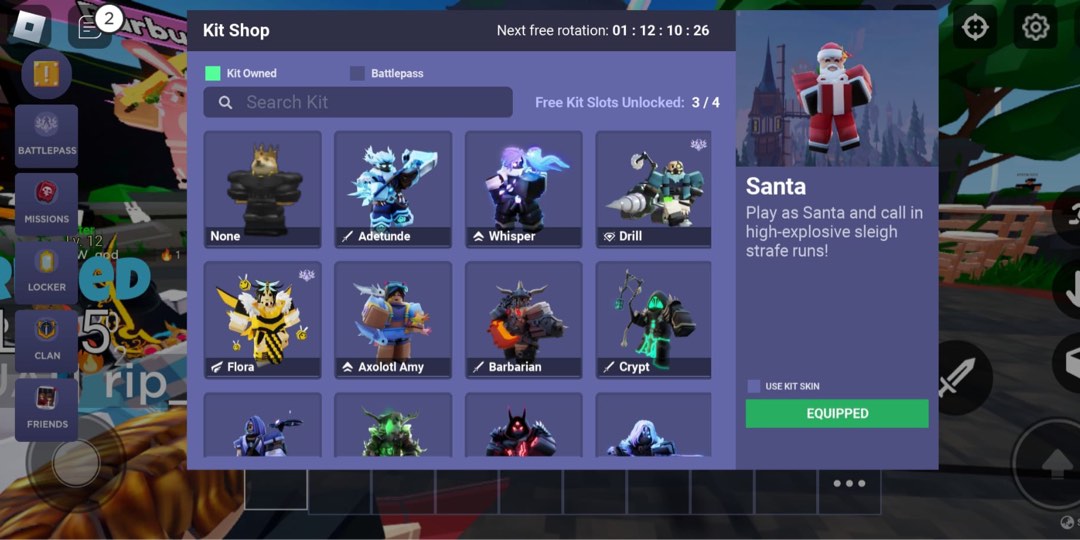Click the Search Kit field
Viewport: 1080px width, 540px height.
pyautogui.click(x=358, y=102)
